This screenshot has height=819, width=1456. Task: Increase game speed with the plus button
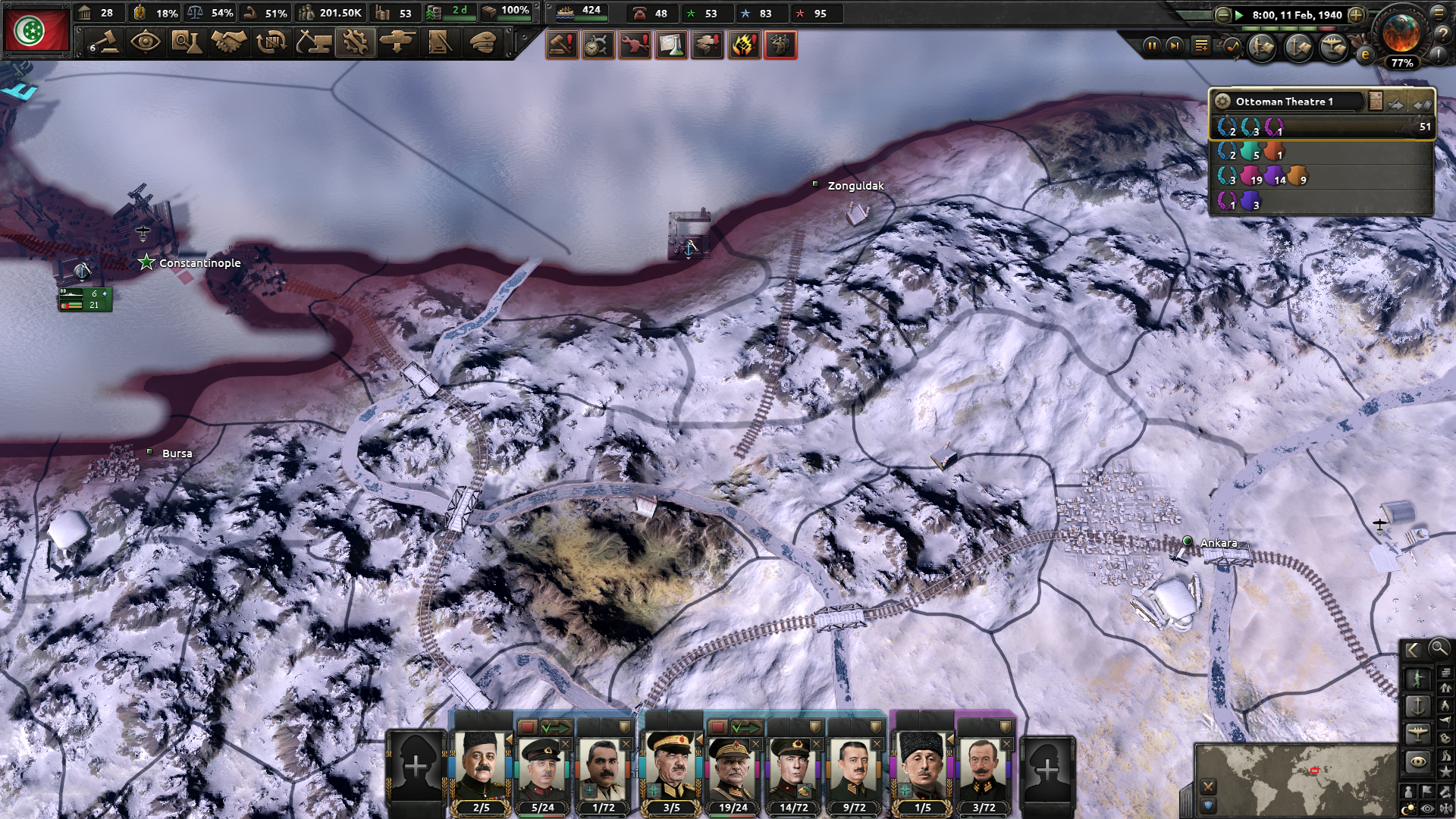click(x=1356, y=15)
